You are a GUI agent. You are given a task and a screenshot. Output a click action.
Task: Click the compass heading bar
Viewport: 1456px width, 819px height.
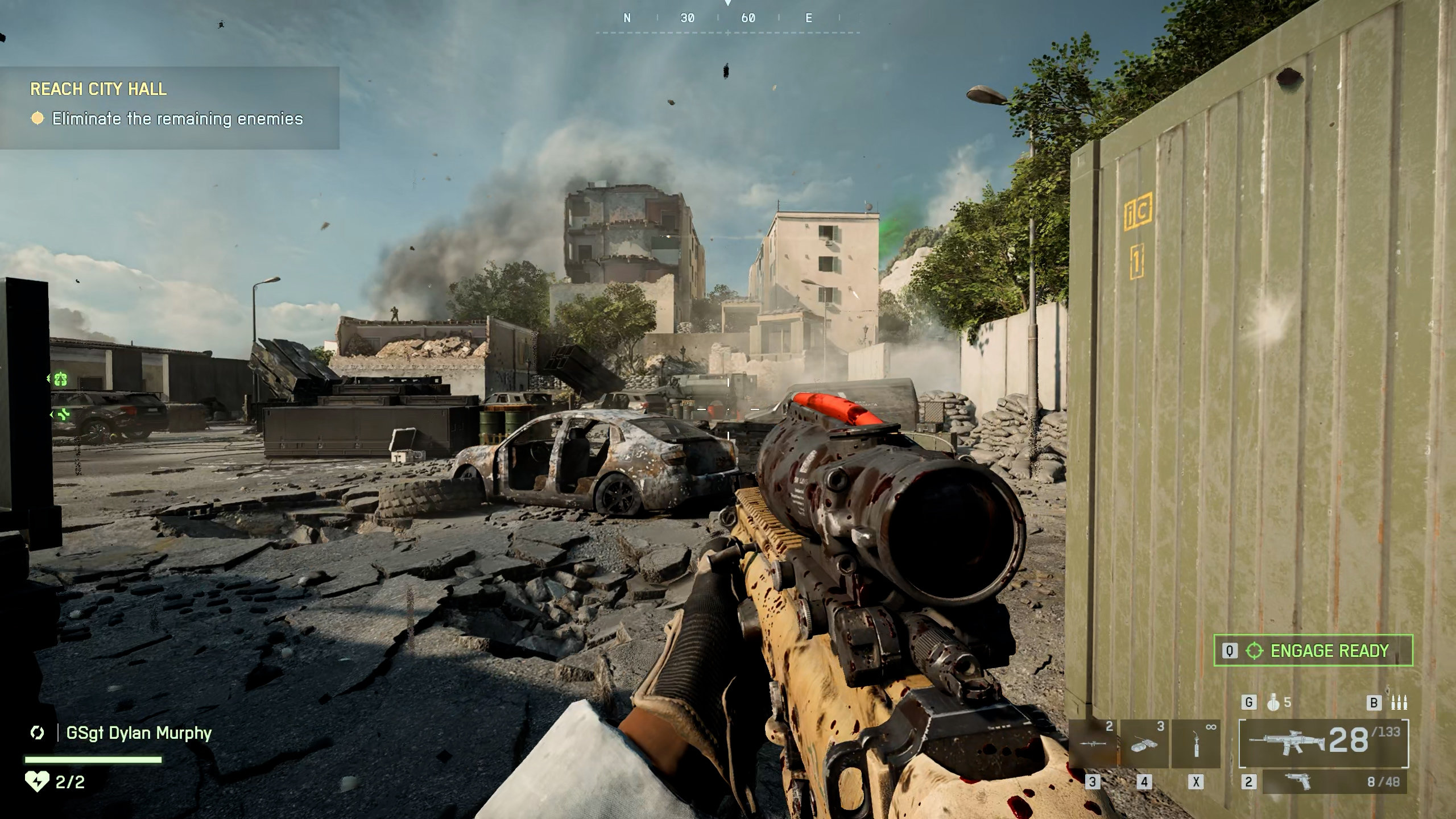click(727, 19)
